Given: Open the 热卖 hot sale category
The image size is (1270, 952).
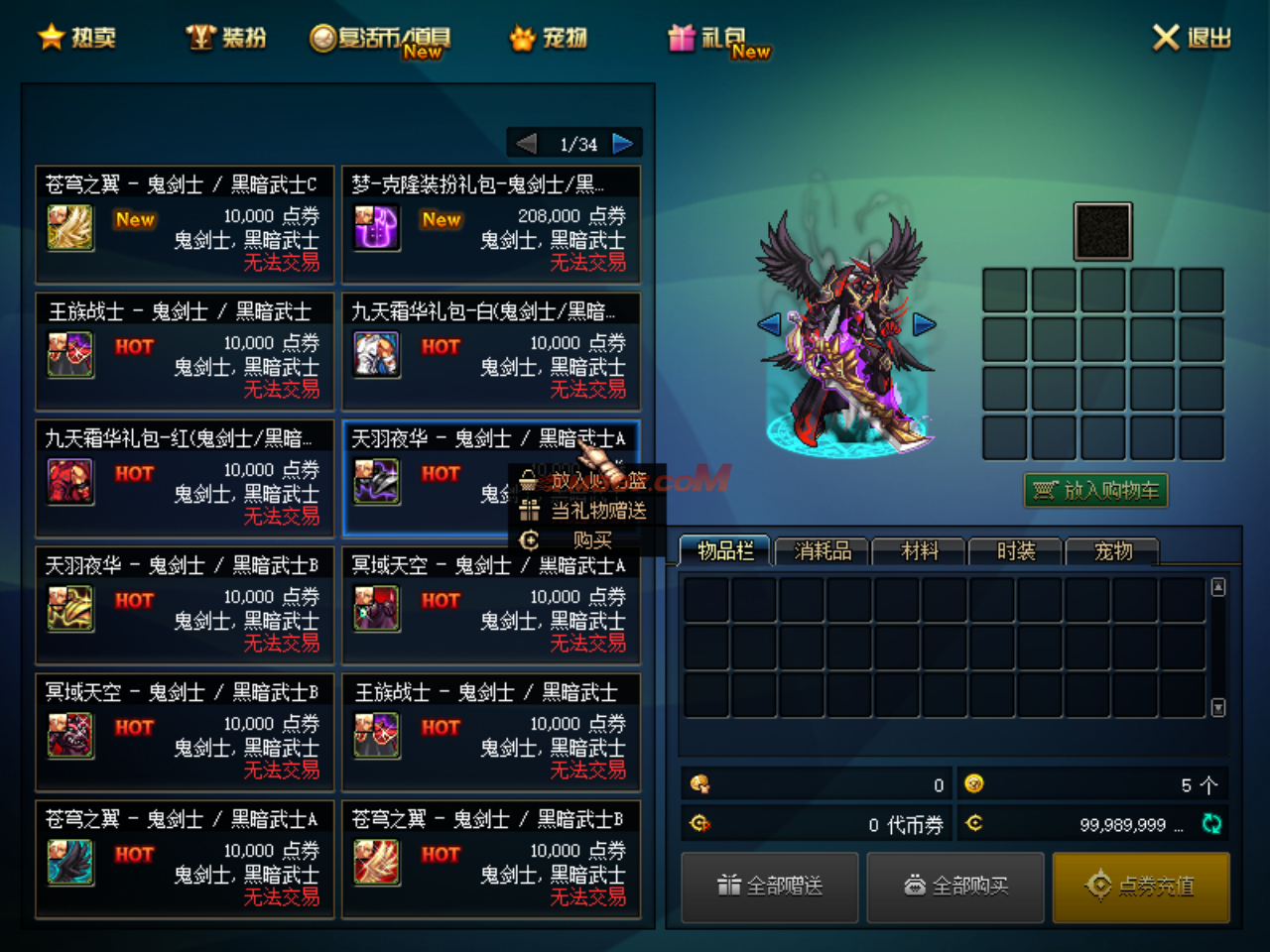Looking at the screenshot, I should pyautogui.click(x=77, y=38).
